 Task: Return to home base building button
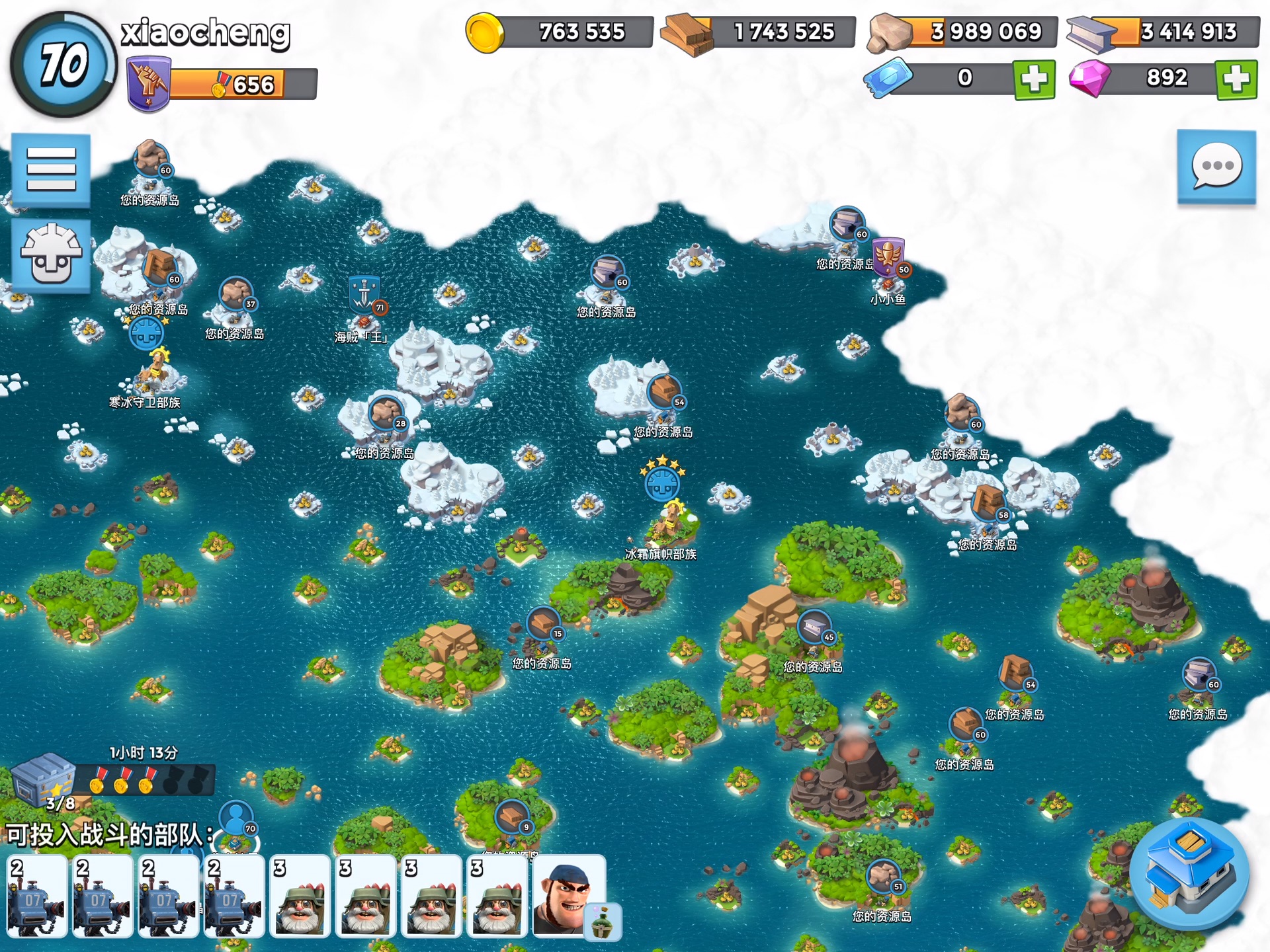[1189, 873]
